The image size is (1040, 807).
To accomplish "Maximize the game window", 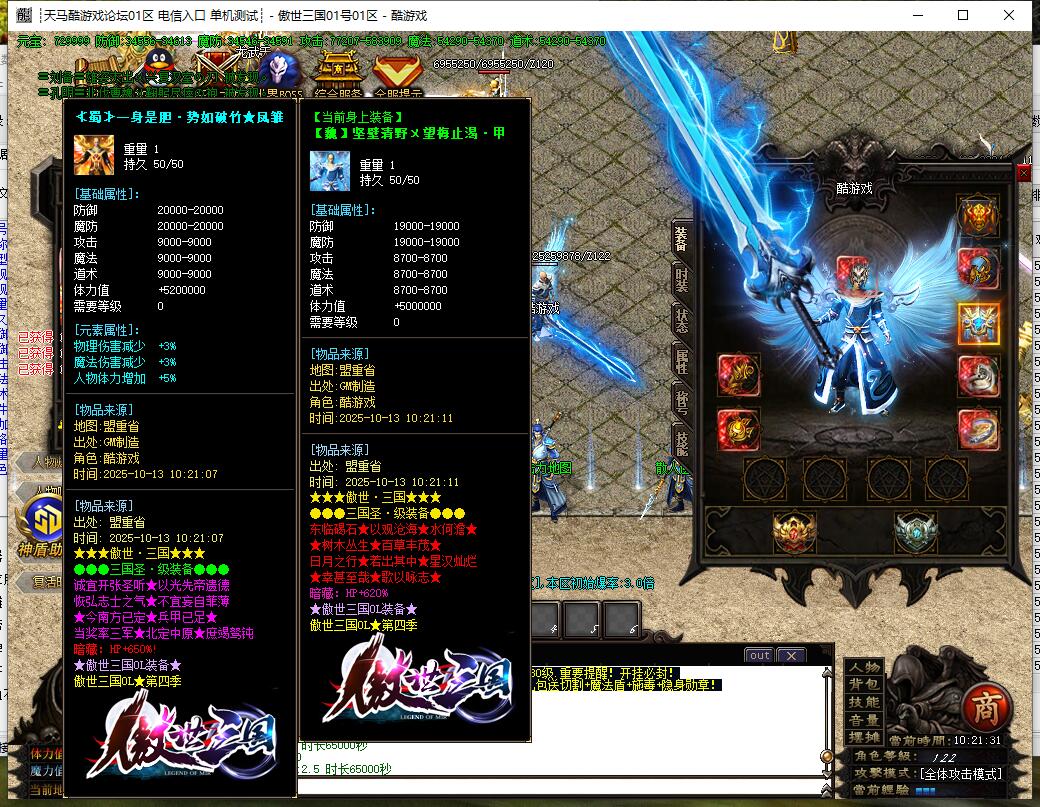I will (963, 15).
